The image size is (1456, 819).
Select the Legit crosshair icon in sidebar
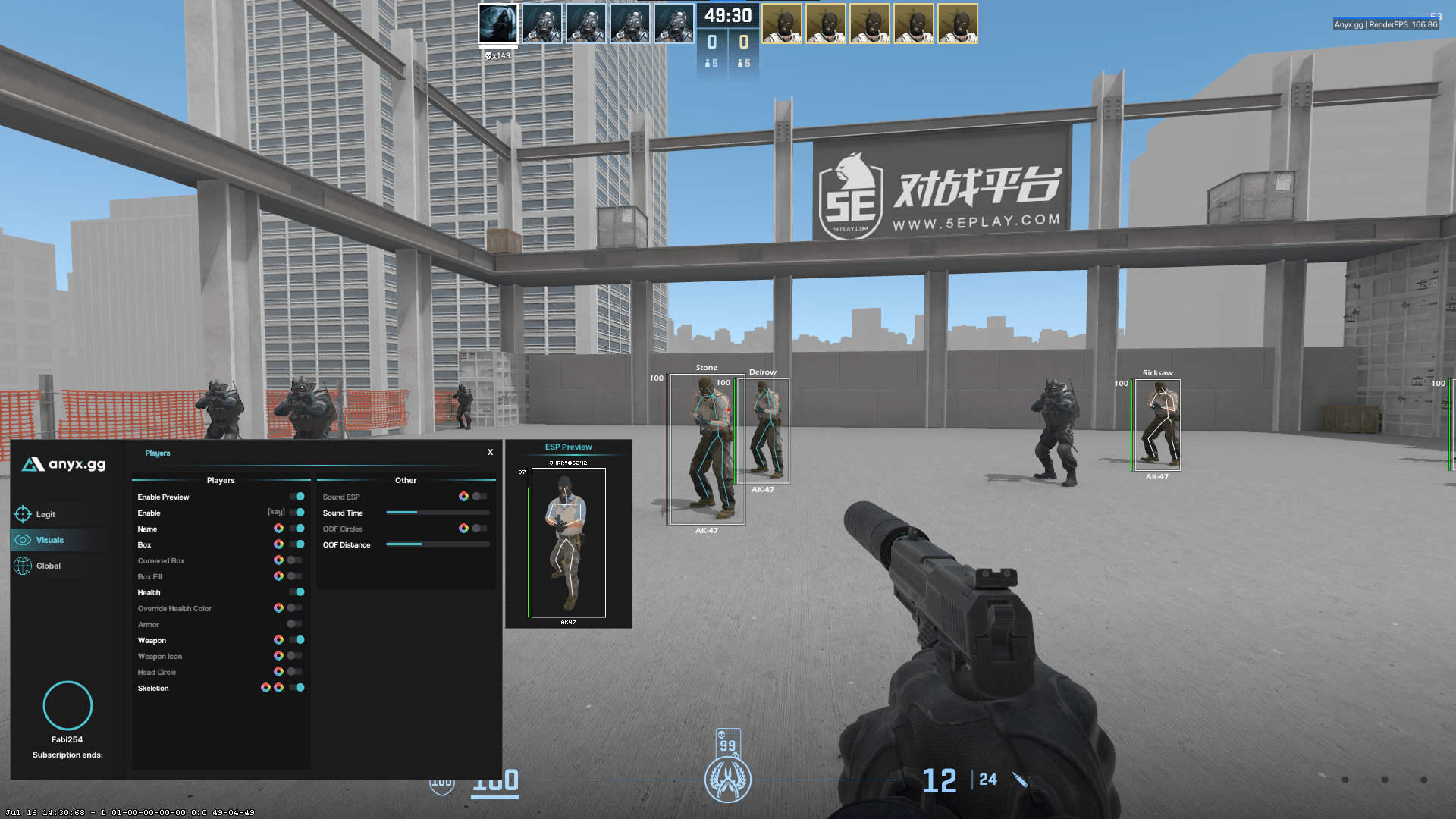tap(24, 514)
